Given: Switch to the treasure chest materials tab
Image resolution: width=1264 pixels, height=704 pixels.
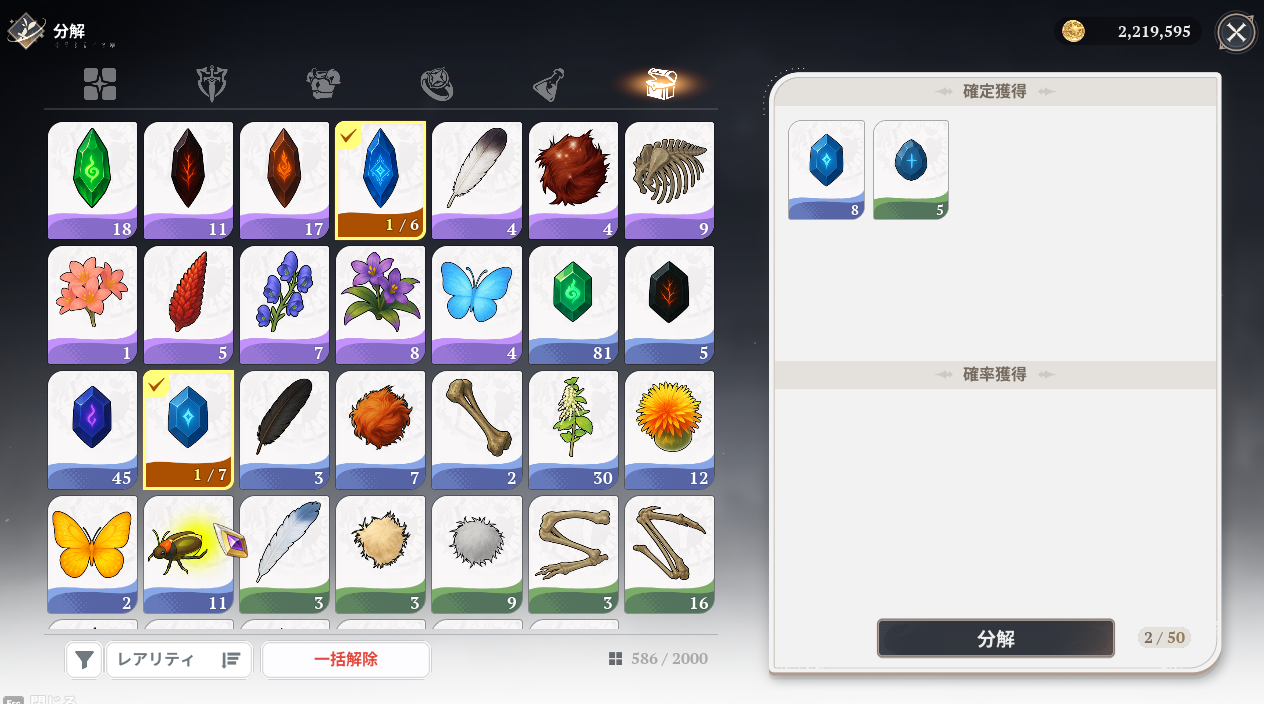Looking at the screenshot, I should 662,85.
